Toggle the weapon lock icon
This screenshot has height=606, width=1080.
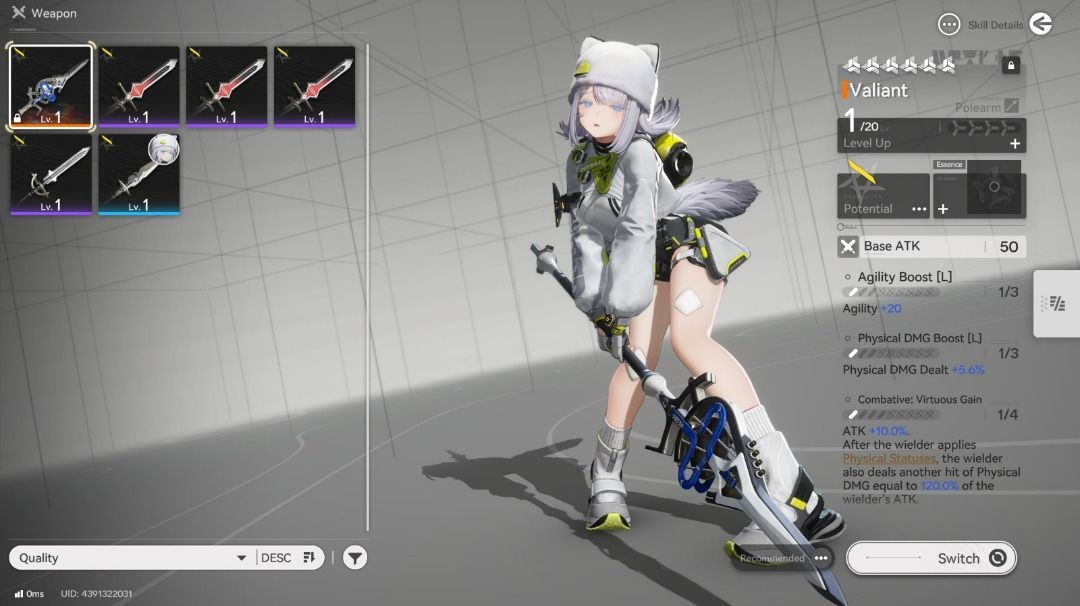pyautogui.click(x=1011, y=66)
